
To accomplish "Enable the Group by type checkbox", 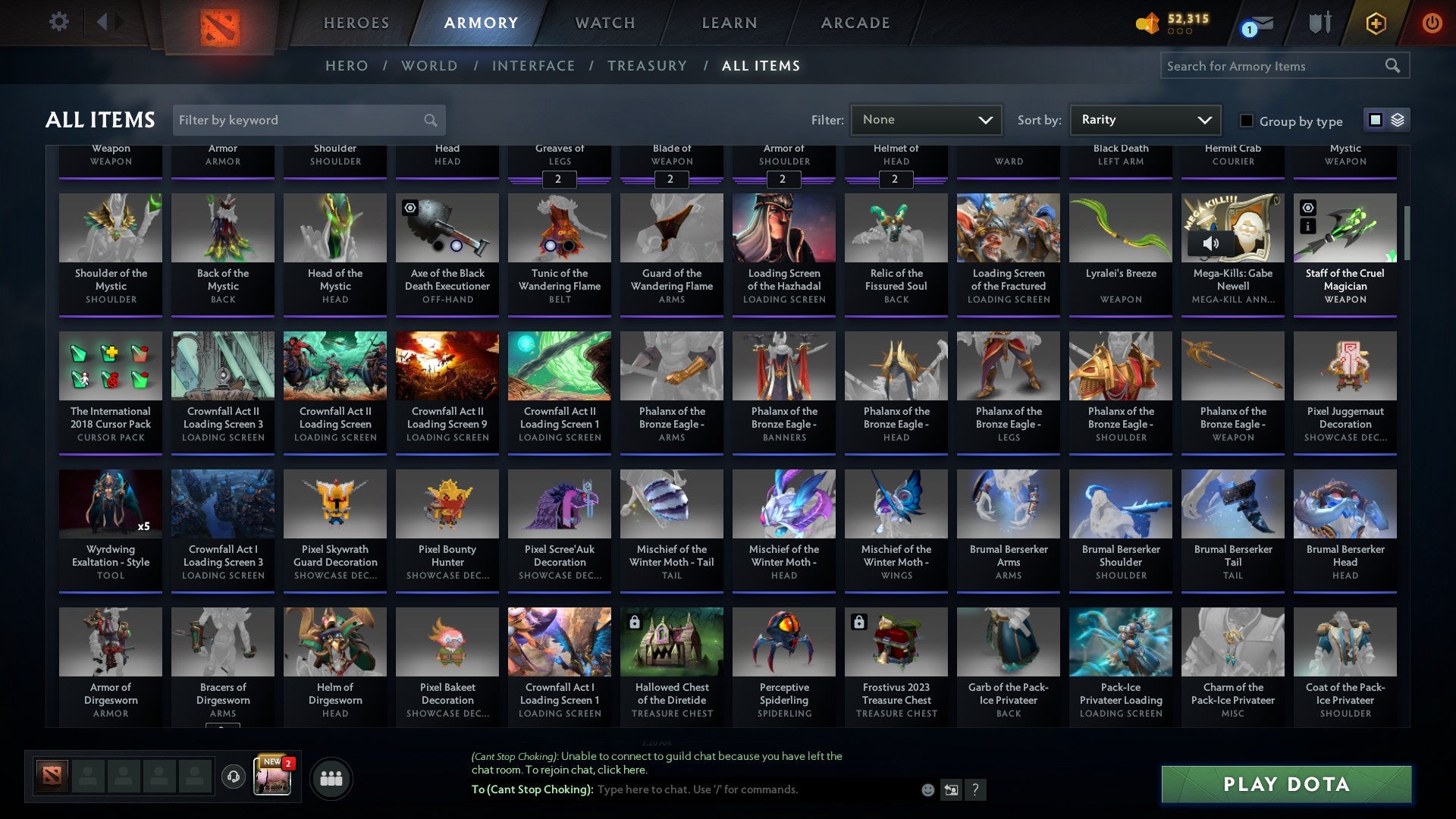I will 1246,121.
